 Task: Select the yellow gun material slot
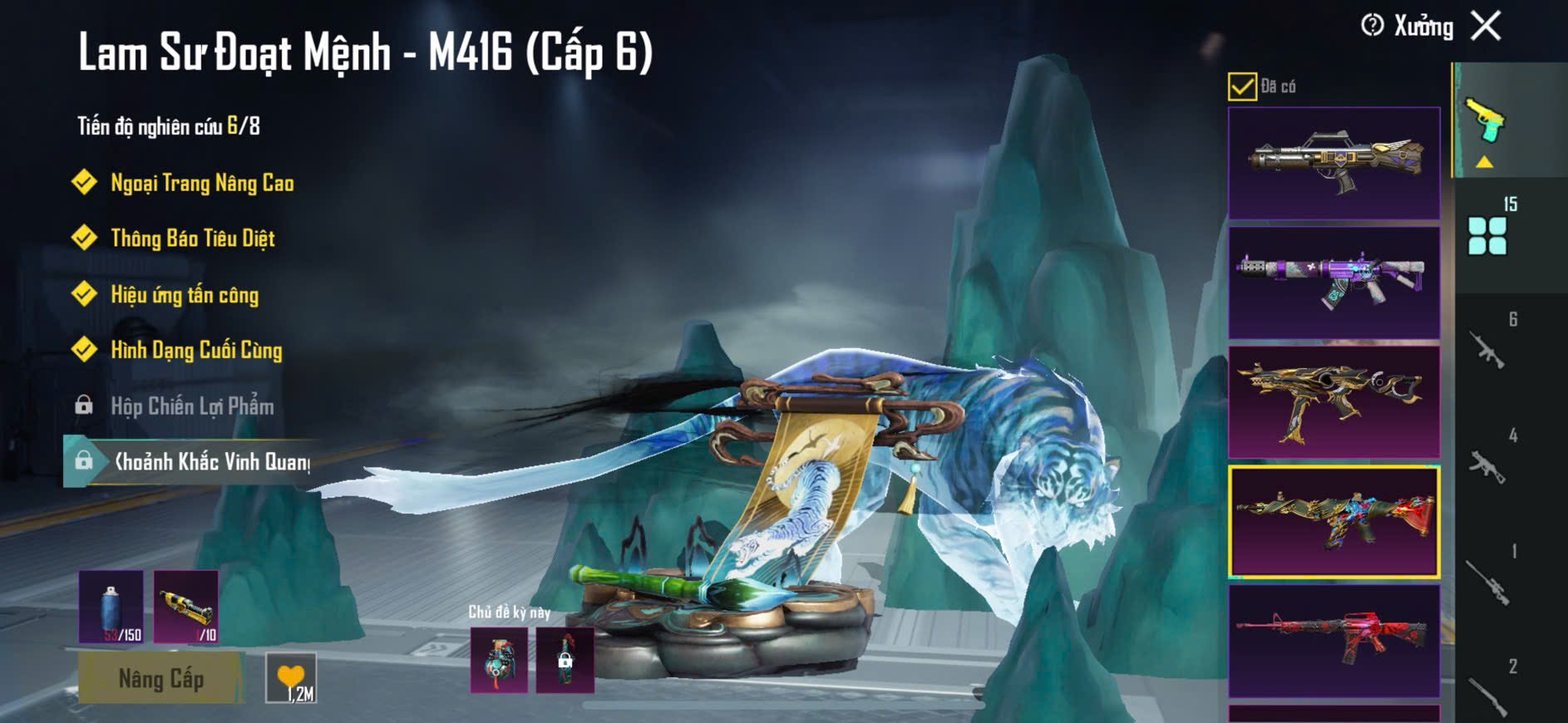tap(186, 607)
